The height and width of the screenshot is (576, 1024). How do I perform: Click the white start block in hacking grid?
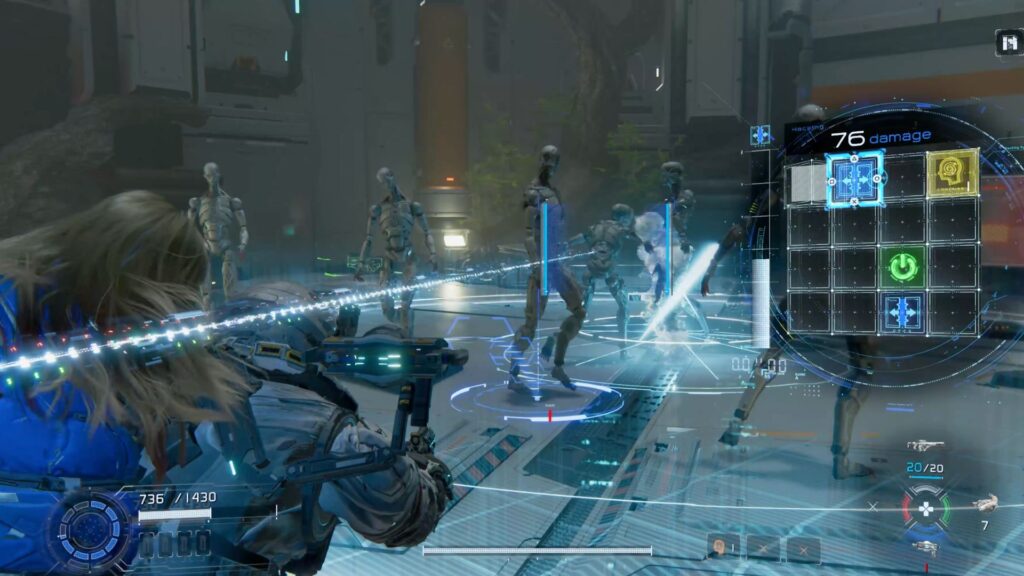click(x=808, y=183)
